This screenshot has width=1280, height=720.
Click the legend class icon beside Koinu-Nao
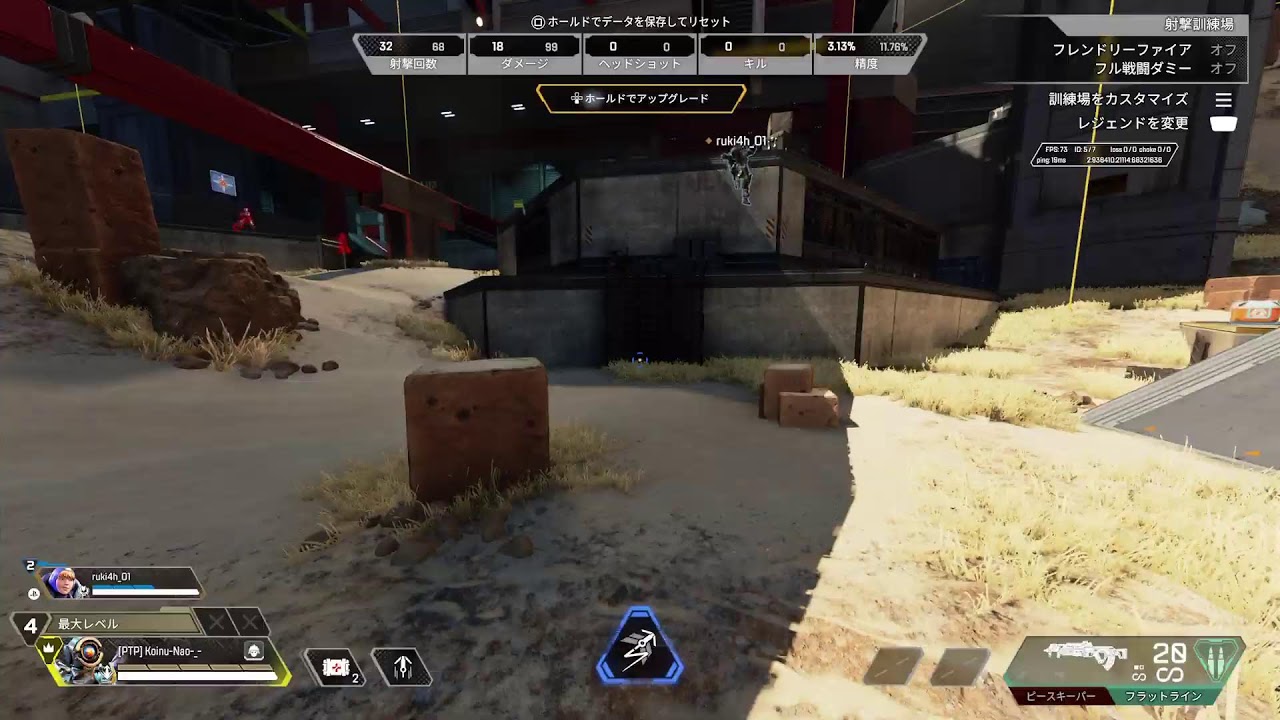coord(254,651)
